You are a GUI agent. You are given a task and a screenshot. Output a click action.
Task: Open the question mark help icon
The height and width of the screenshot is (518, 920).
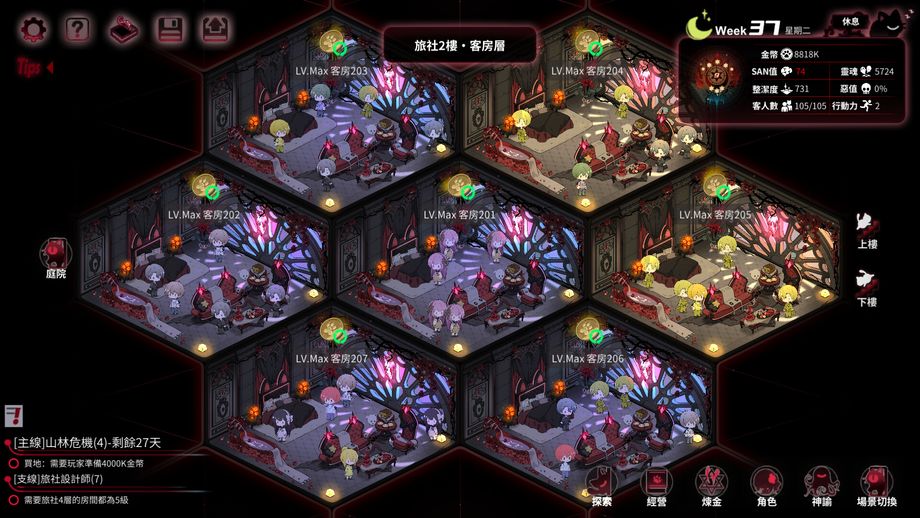coord(78,29)
